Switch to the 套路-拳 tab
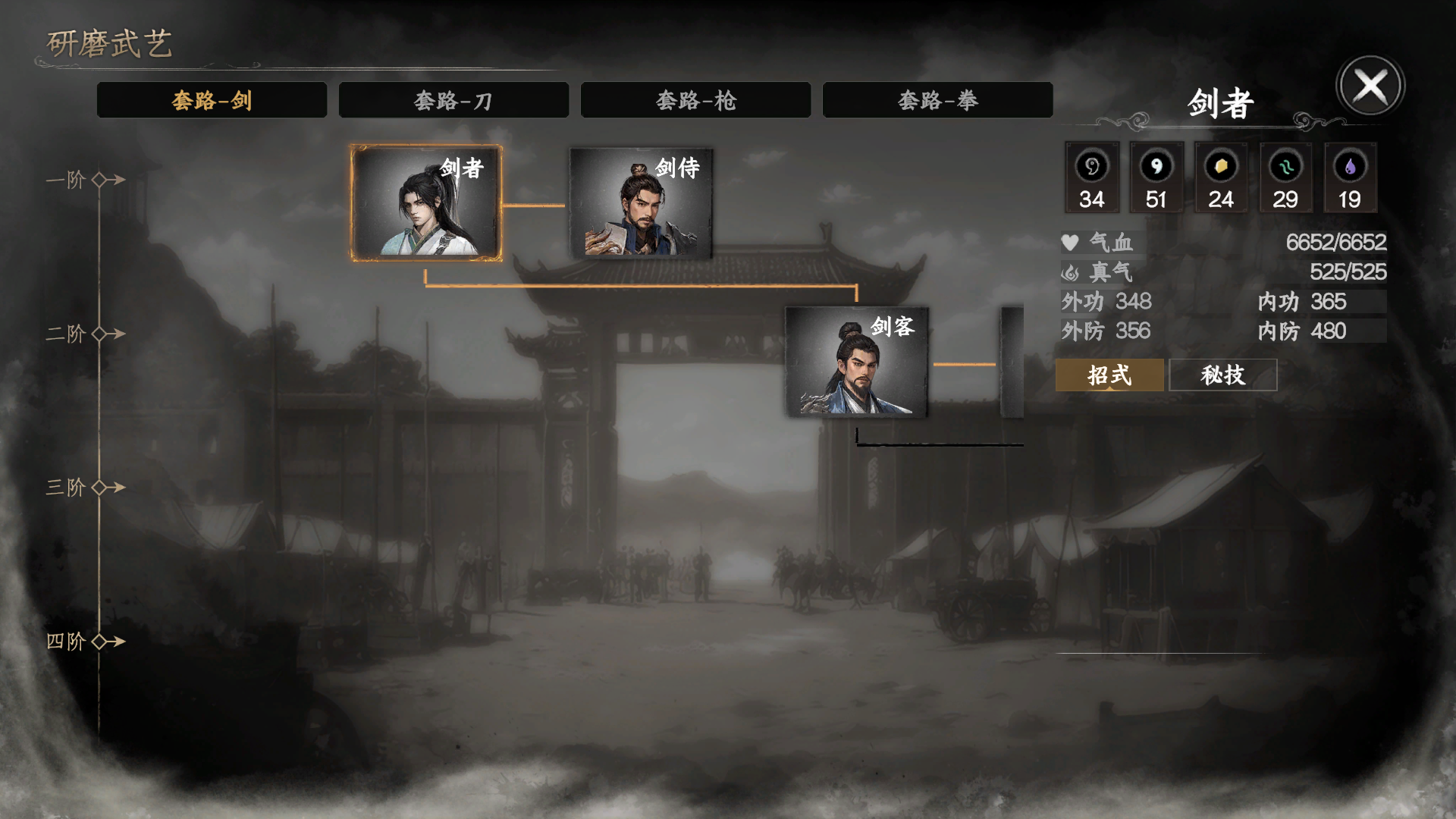Image resolution: width=1456 pixels, height=819 pixels. pyautogui.click(x=936, y=99)
